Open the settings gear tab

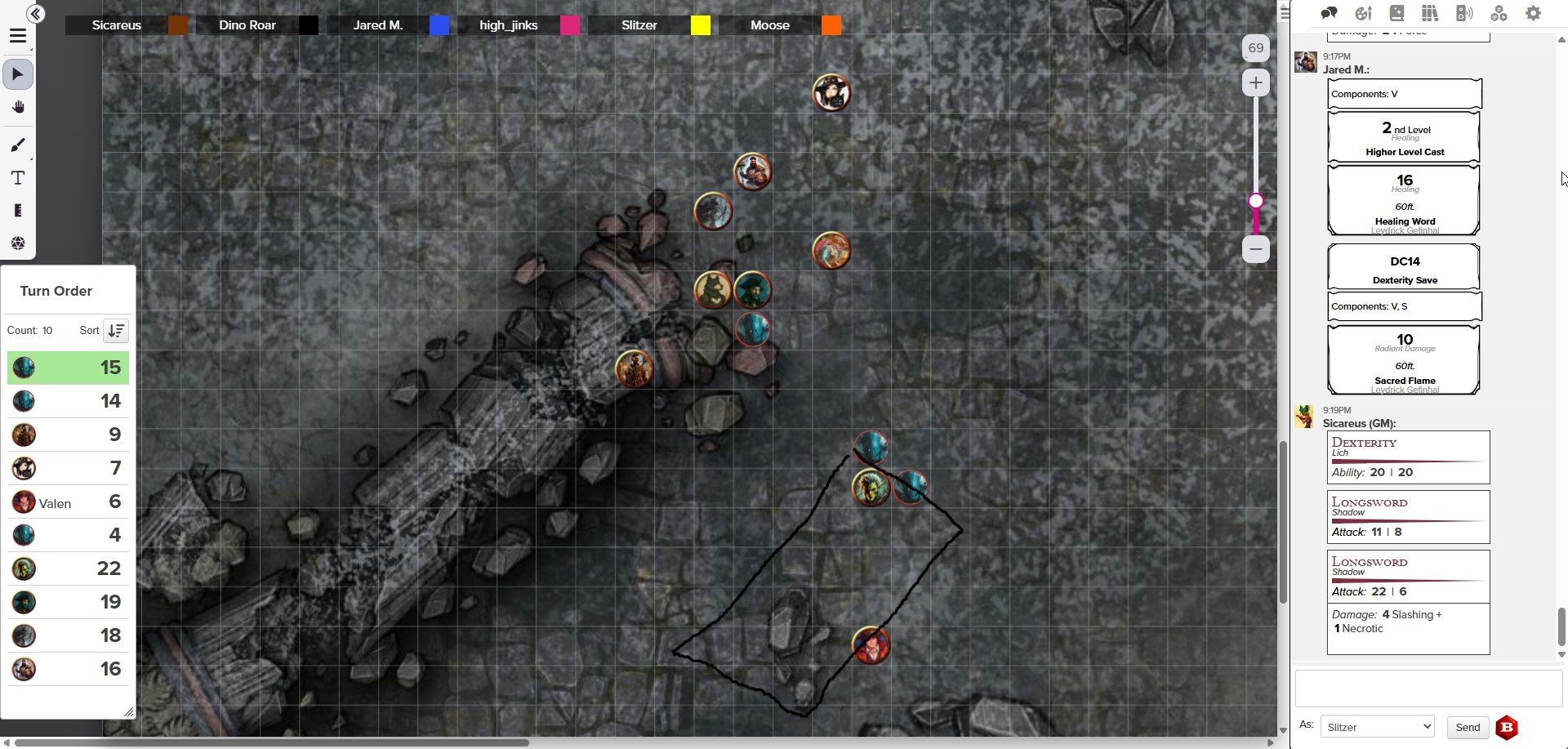coord(1533,13)
